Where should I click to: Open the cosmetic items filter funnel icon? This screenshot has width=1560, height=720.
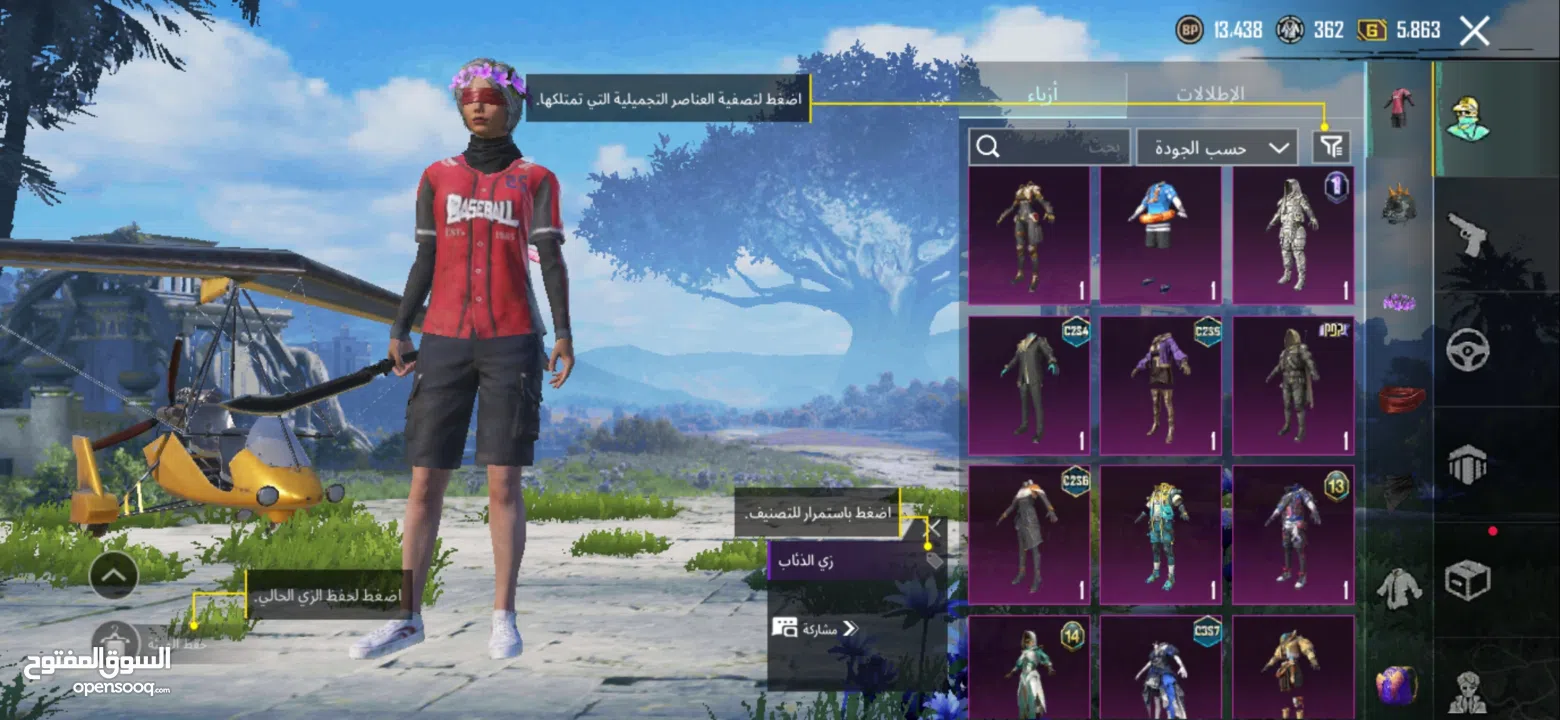tap(1330, 146)
